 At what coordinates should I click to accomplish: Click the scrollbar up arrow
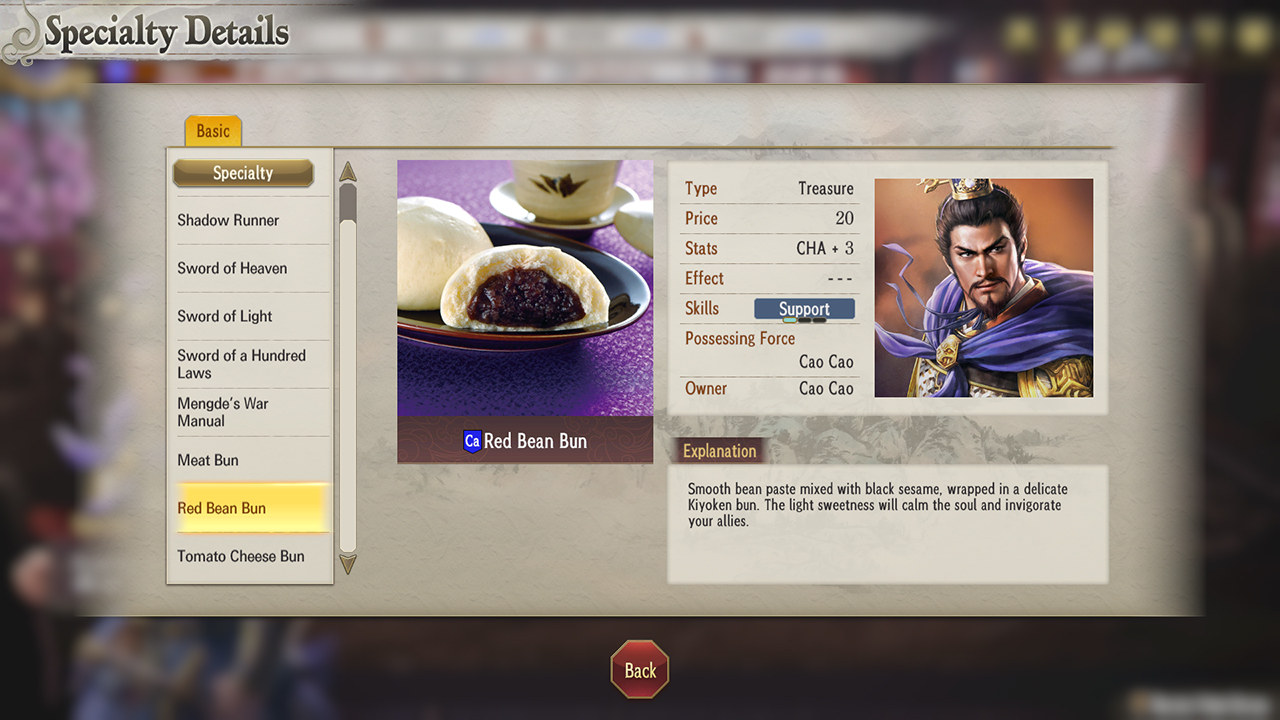click(347, 172)
